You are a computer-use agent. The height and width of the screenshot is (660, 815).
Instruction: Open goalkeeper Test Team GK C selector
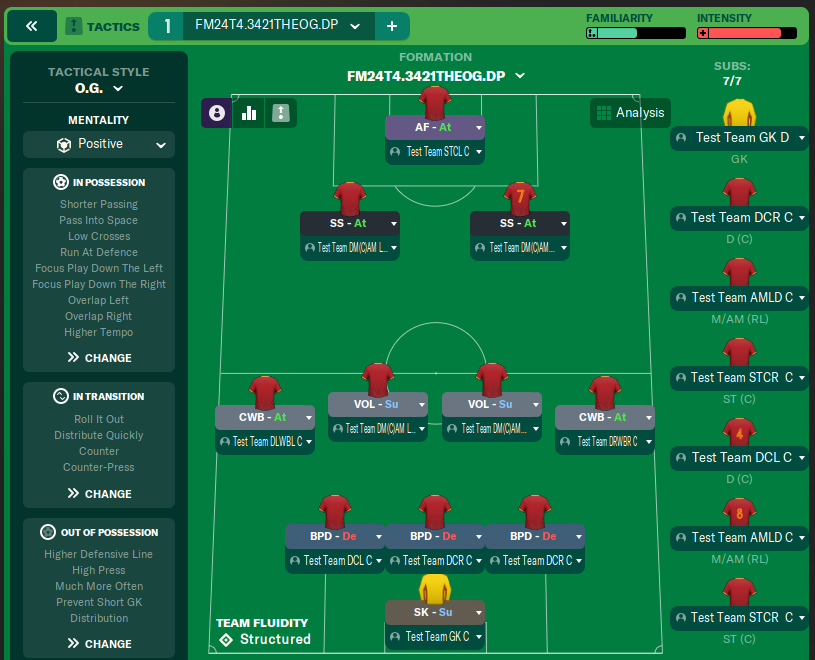coord(435,636)
